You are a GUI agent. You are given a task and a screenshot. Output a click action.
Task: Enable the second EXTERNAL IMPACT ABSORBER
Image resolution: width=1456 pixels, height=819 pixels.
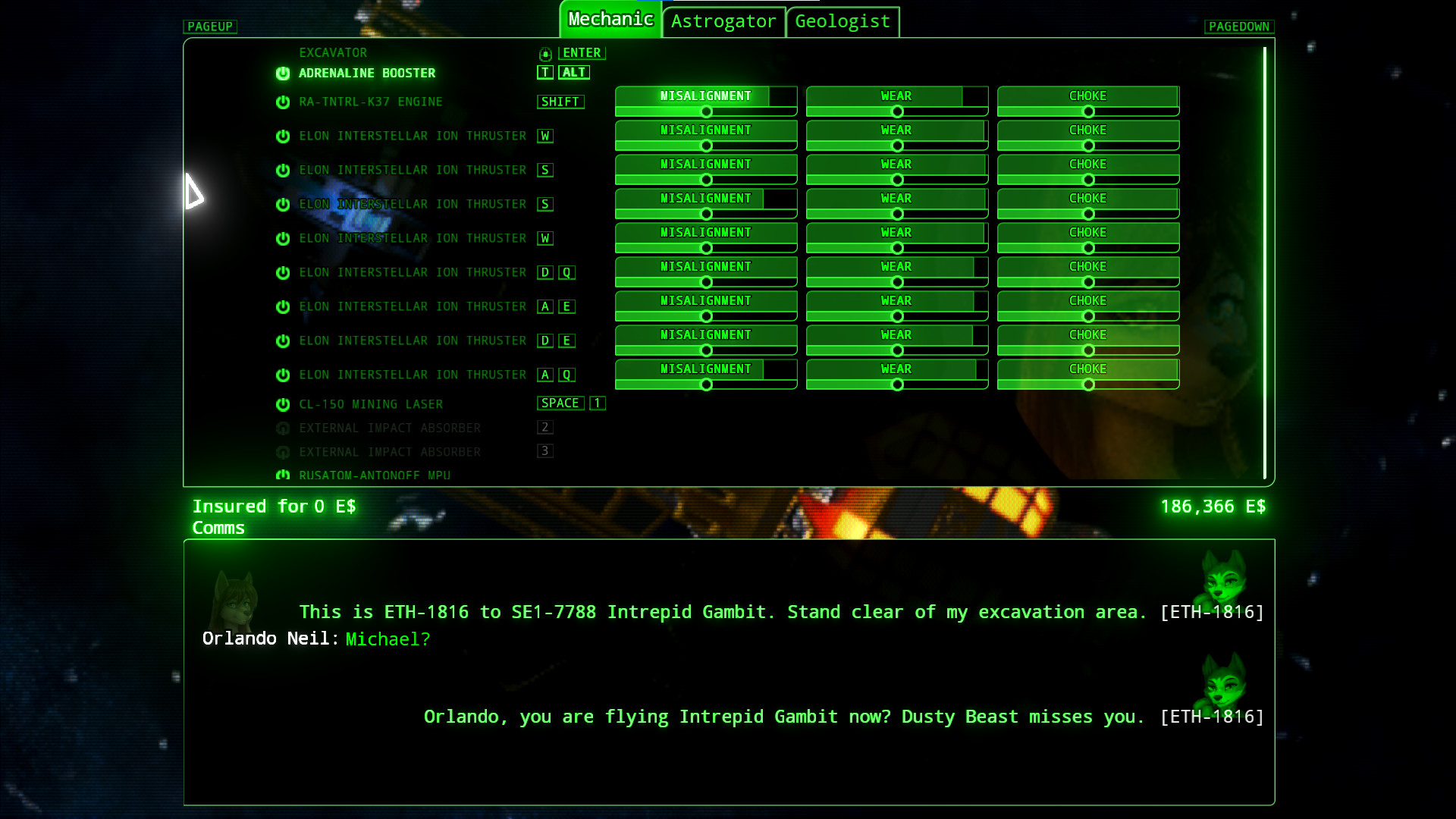282,452
